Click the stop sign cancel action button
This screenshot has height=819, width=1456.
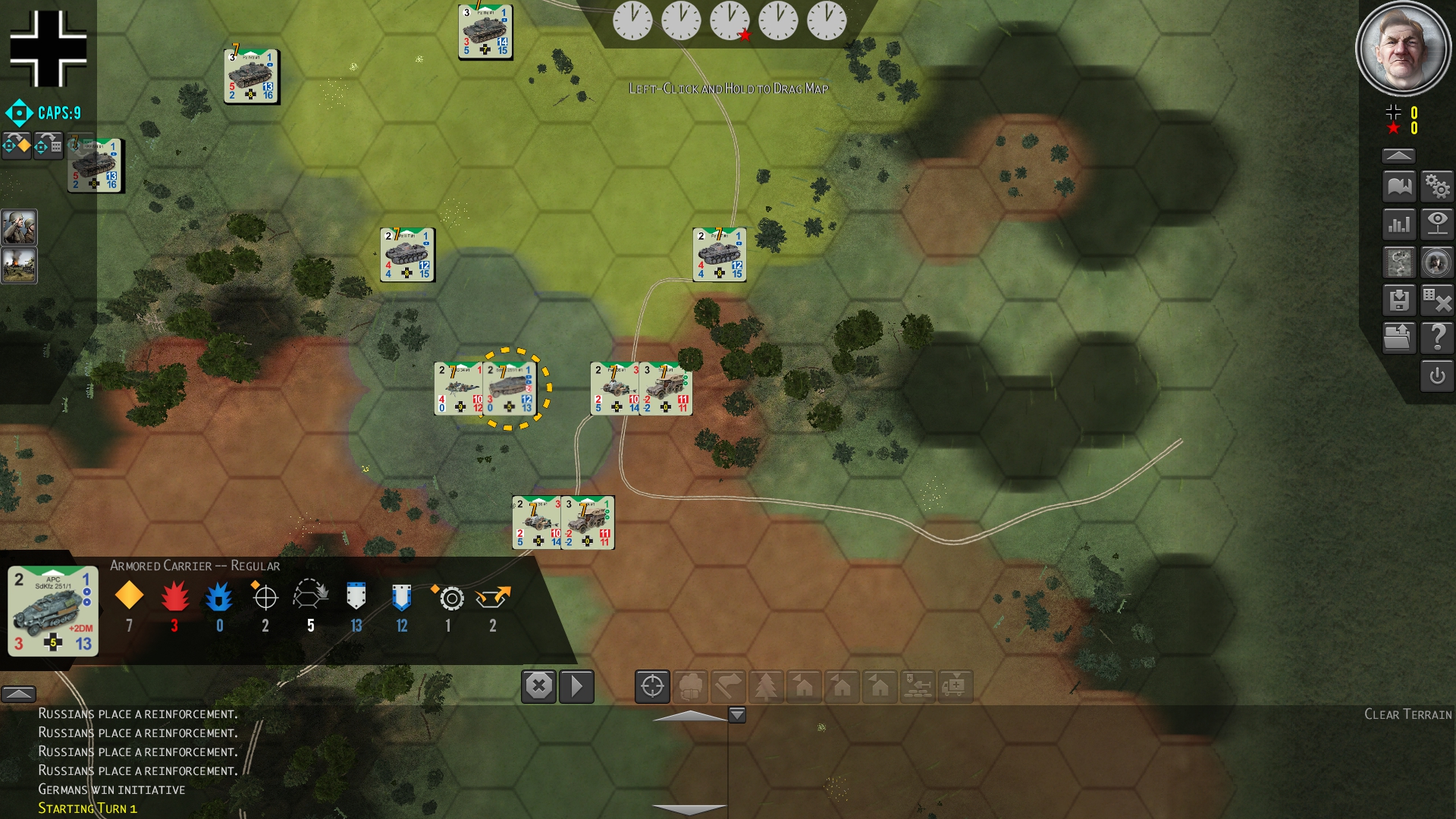coord(538,686)
